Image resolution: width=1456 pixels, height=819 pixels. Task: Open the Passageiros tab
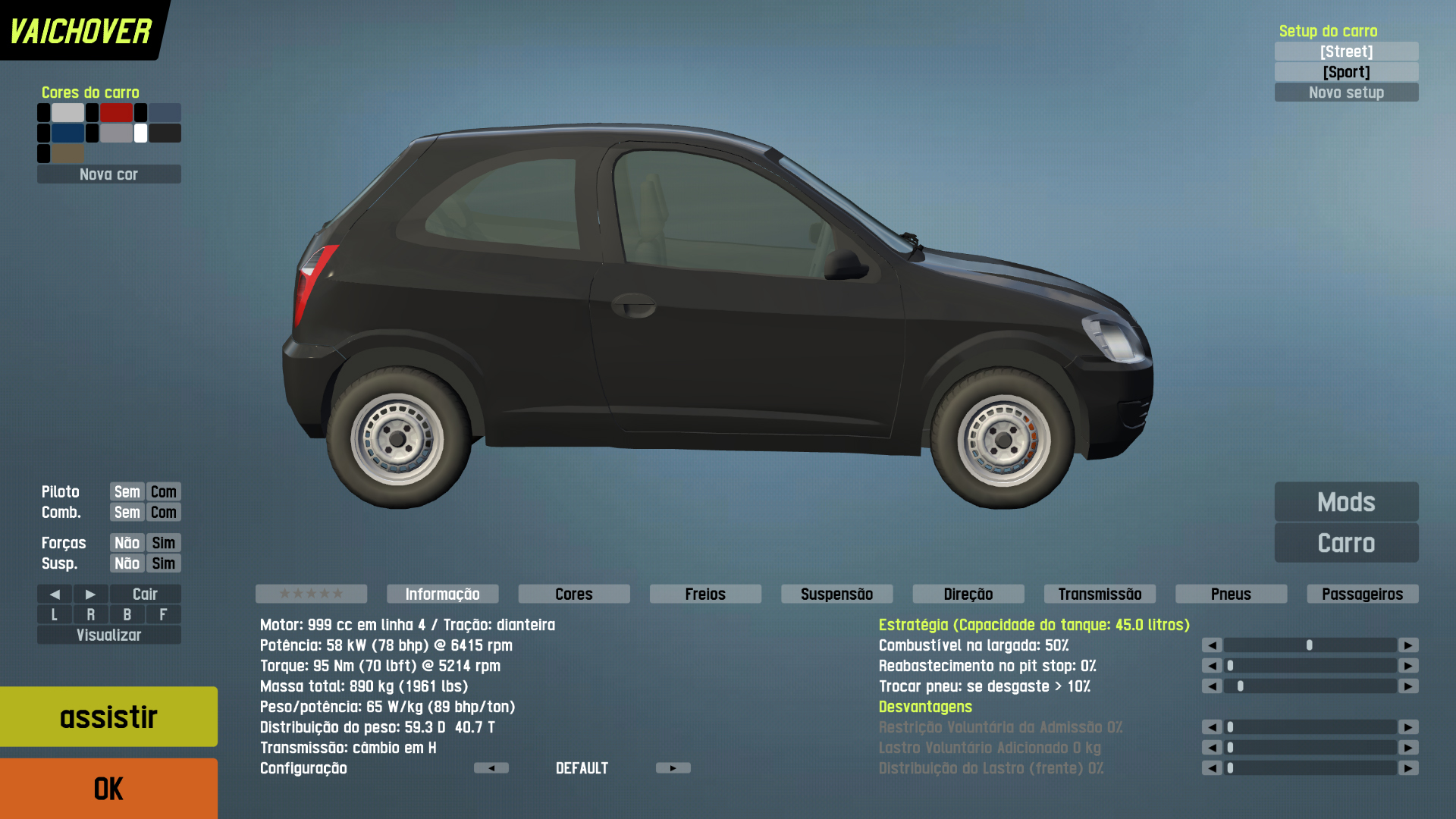click(1362, 594)
